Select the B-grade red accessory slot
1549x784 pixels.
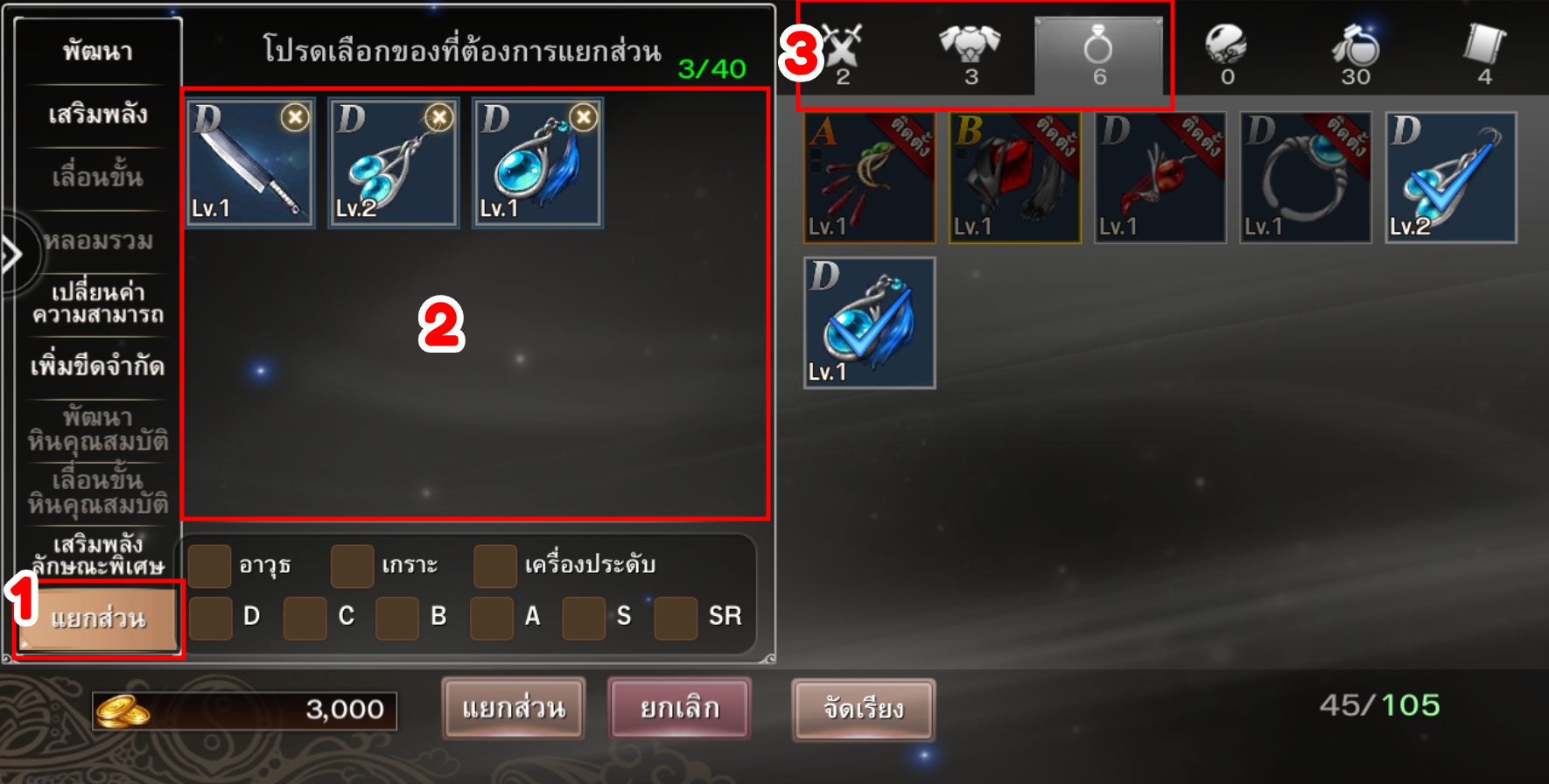[x=1014, y=178]
